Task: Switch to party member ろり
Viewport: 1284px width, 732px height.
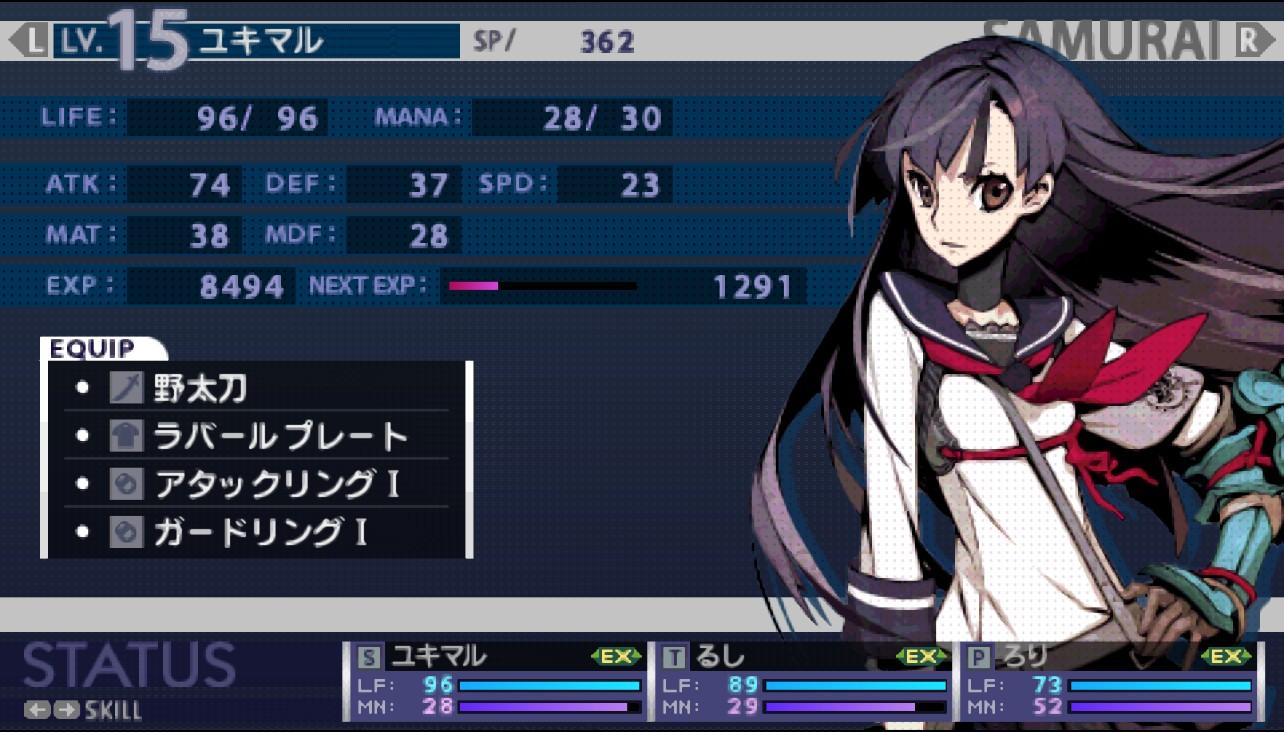Action: click(x=1108, y=681)
